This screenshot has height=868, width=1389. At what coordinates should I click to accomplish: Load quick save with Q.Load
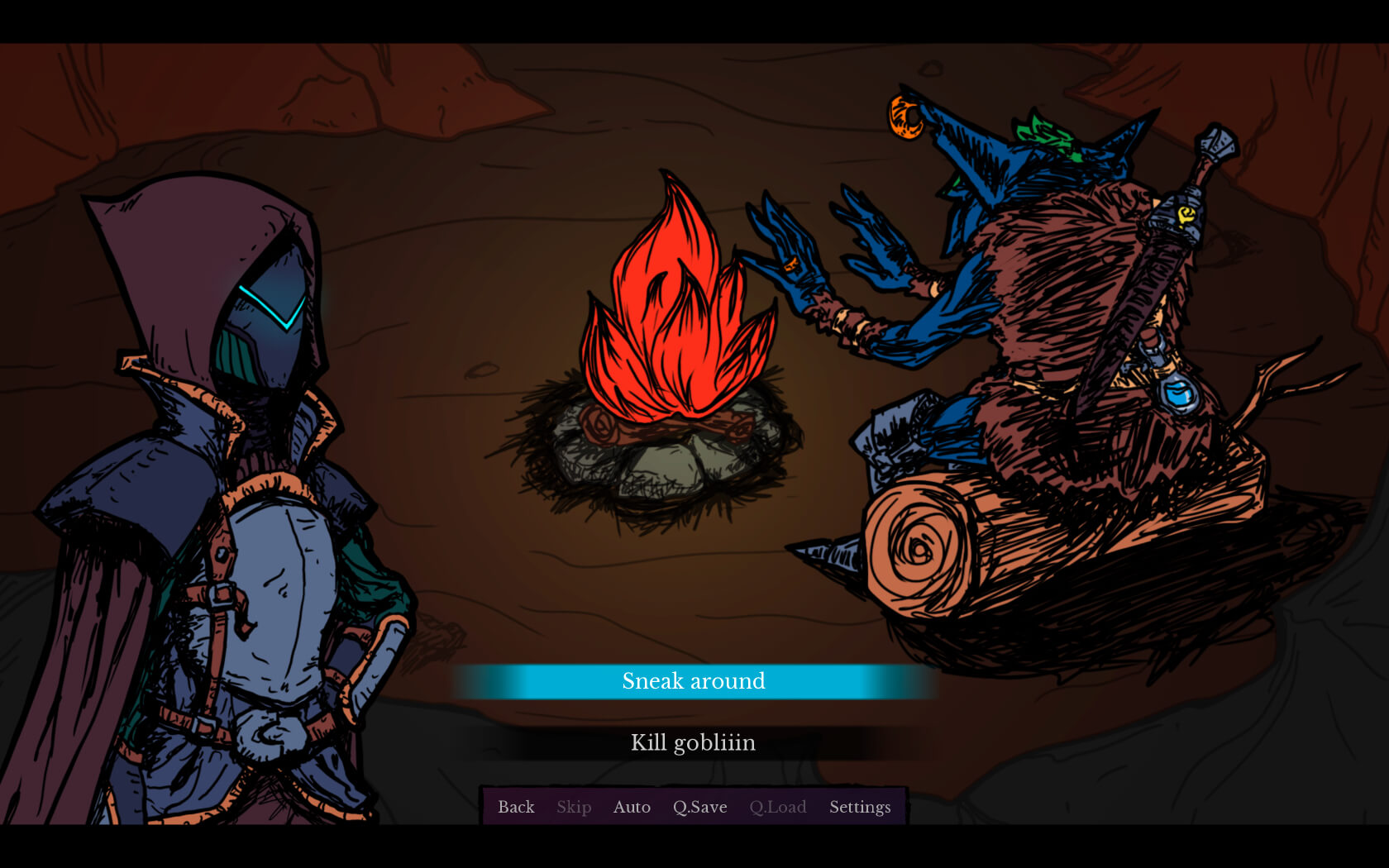coord(777,807)
